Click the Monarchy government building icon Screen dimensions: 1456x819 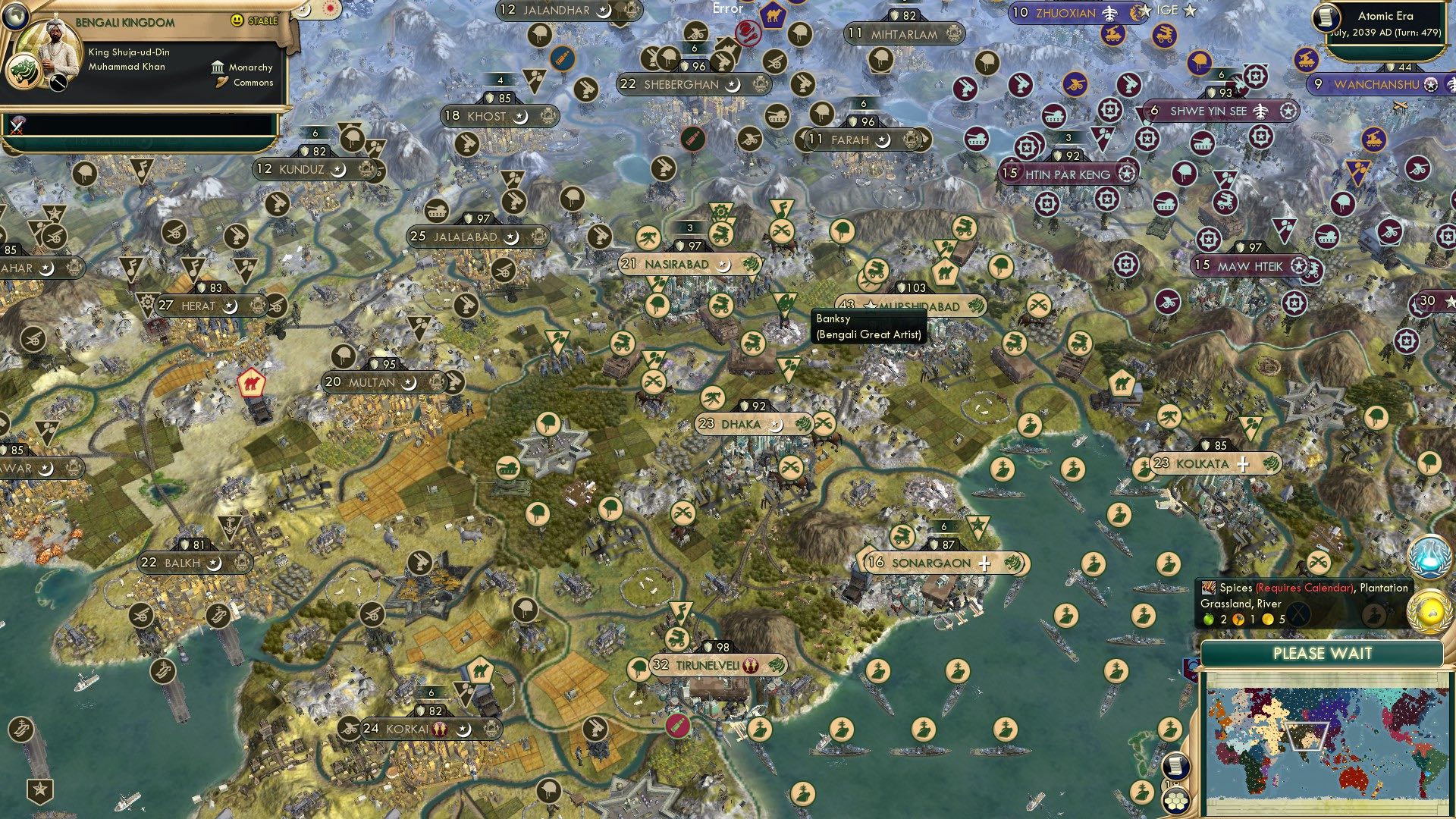coord(218,67)
